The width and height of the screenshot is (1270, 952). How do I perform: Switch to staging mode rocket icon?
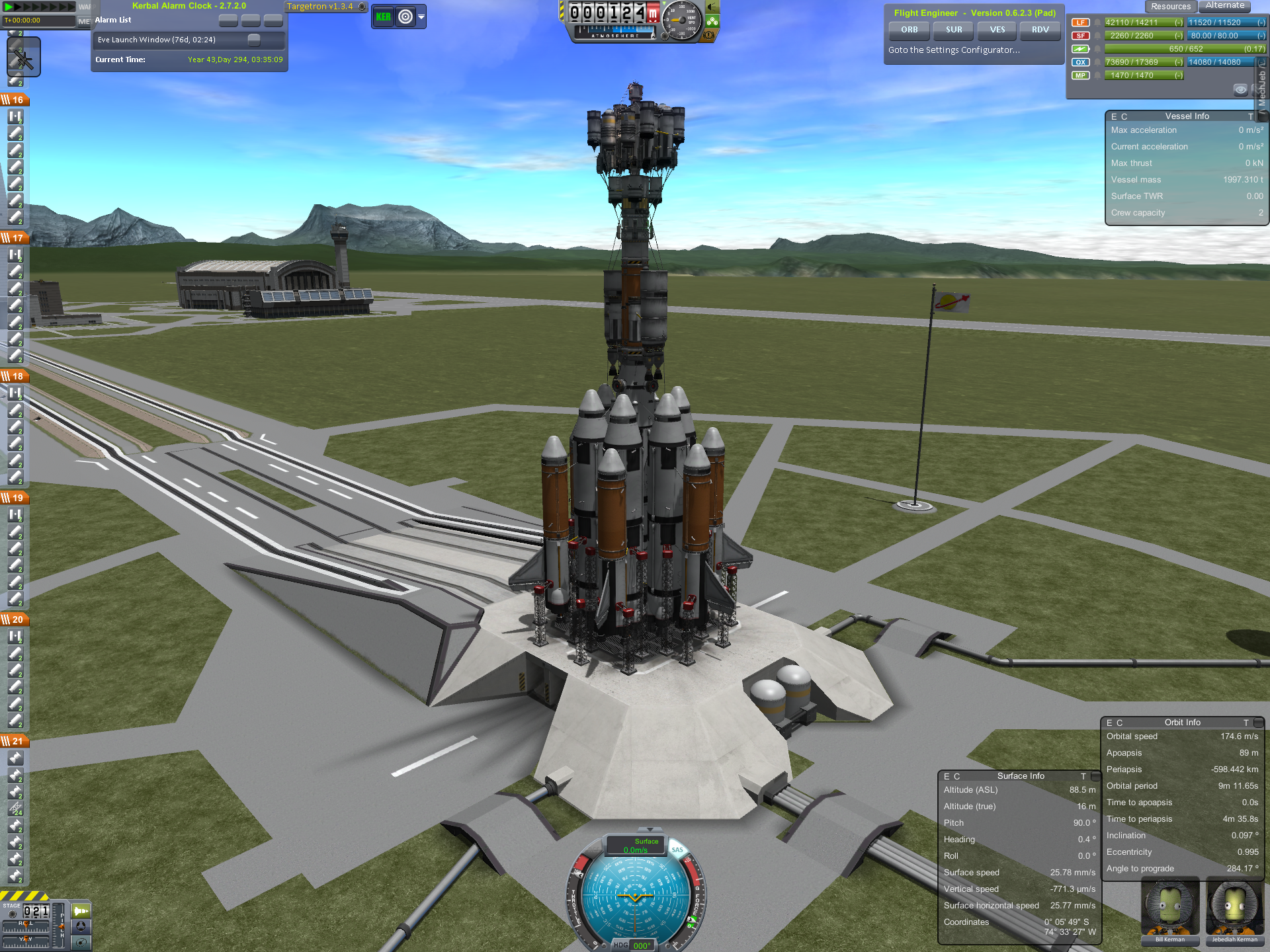(x=81, y=911)
